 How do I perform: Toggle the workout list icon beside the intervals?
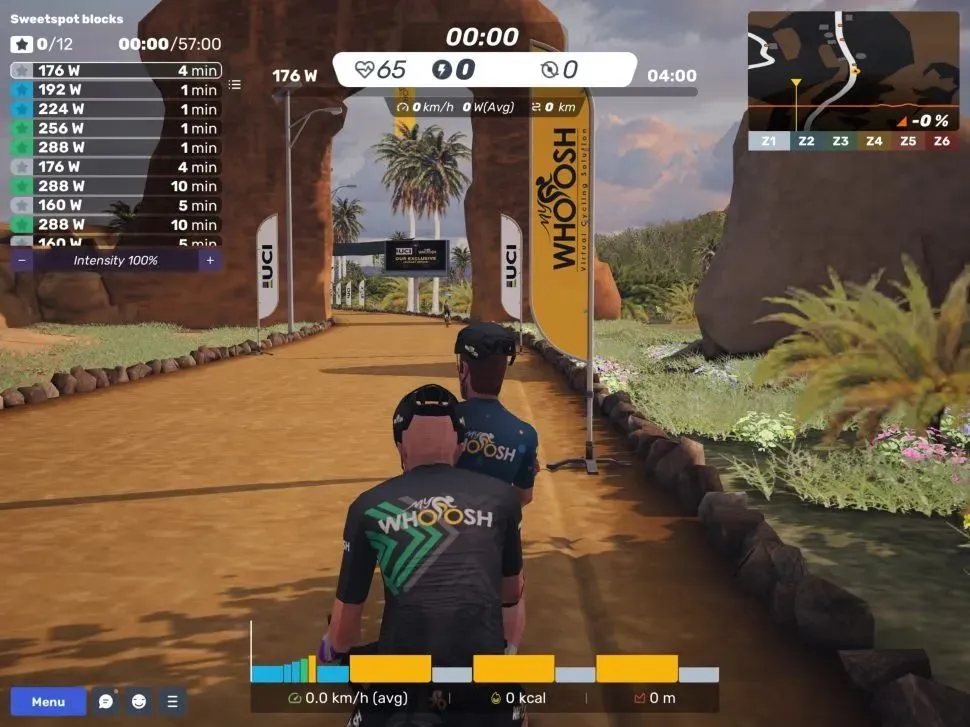pyautogui.click(x=235, y=85)
